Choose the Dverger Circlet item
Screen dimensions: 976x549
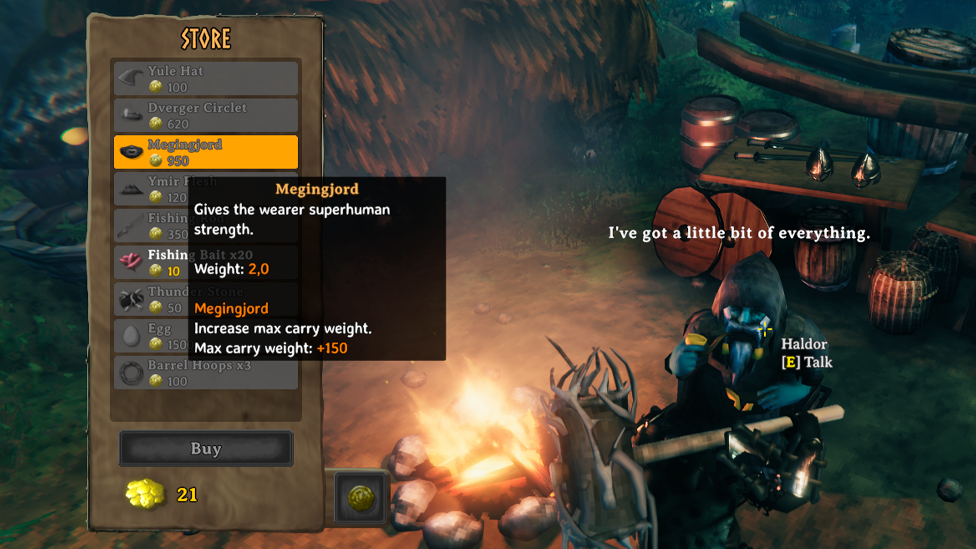(205, 116)
